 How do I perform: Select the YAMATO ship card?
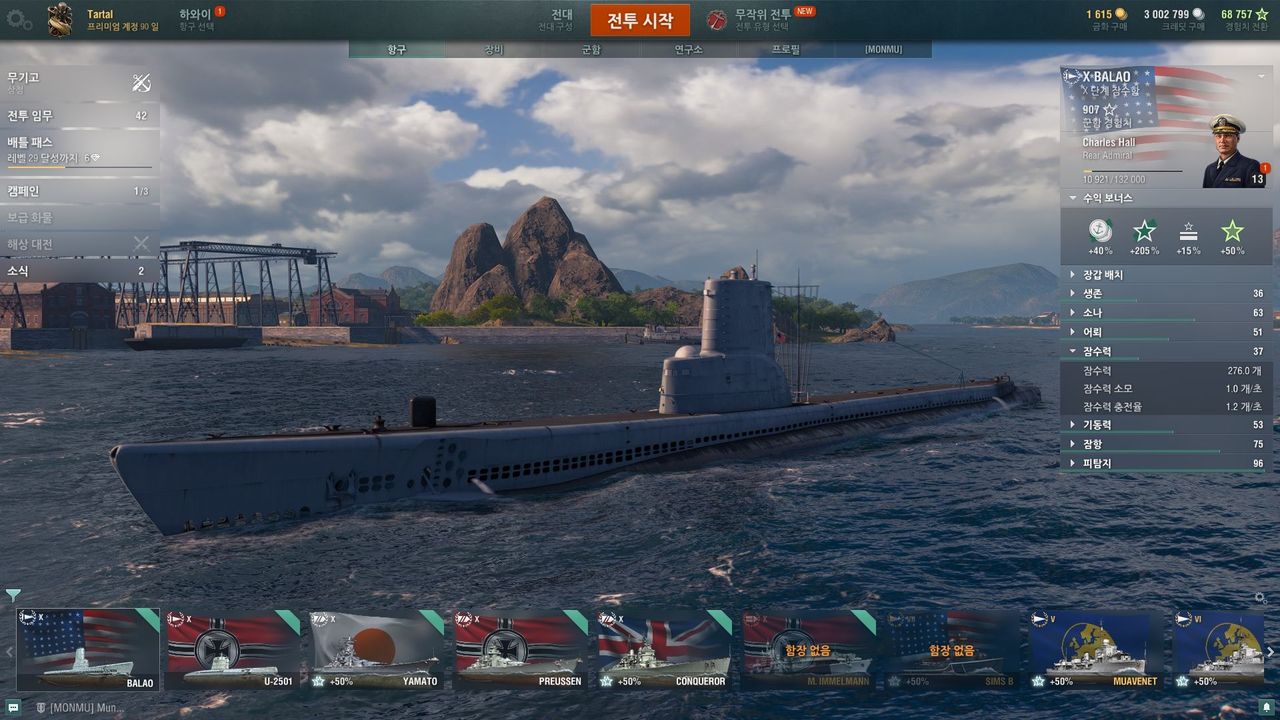(x=377, y=650)
